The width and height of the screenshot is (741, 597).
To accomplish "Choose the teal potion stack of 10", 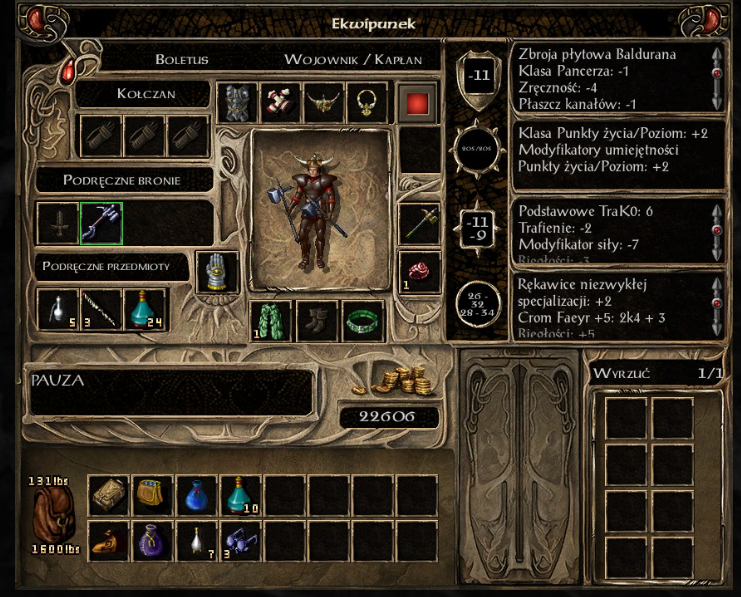I will [240, 494].
